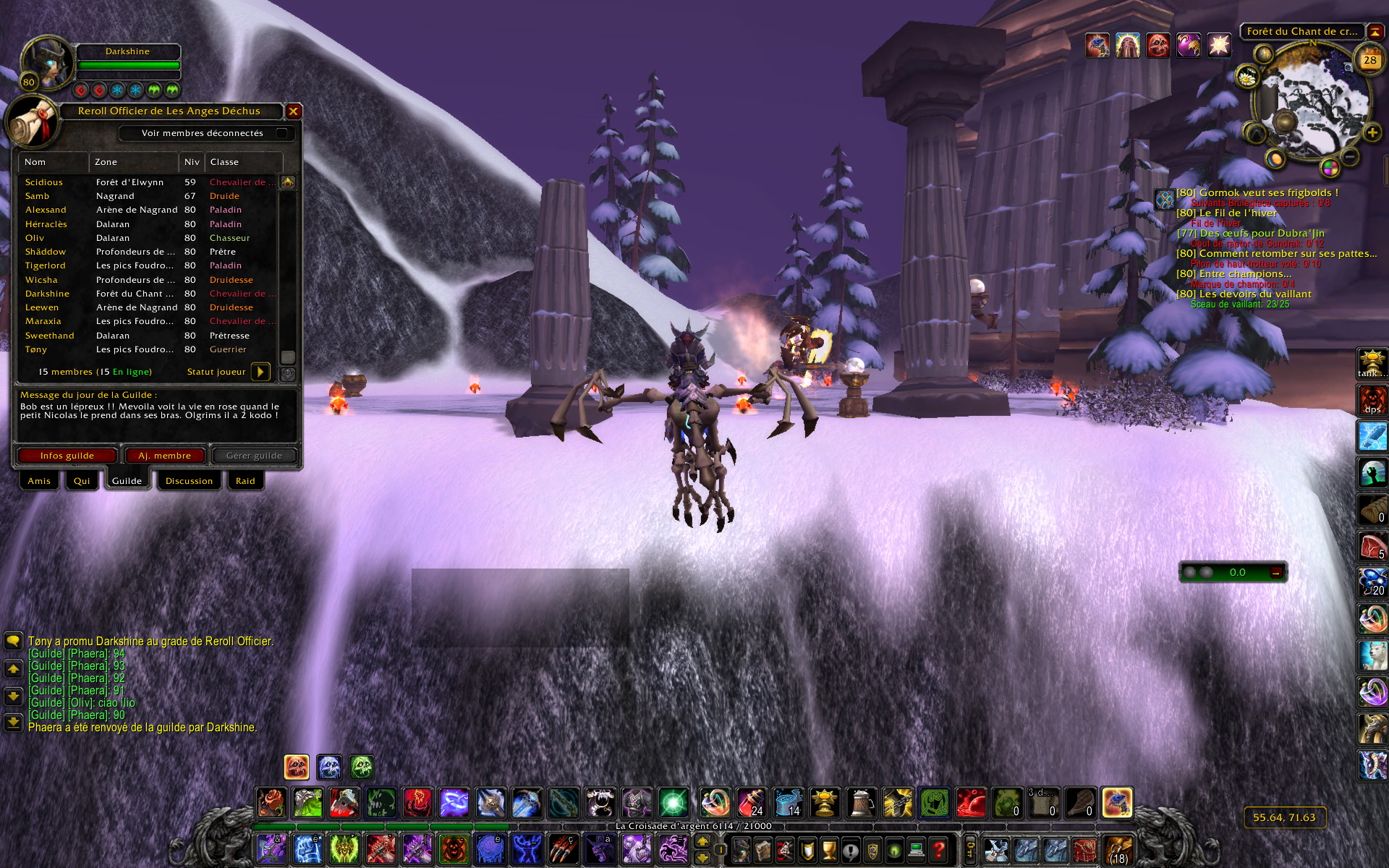Switch to the Qui tab
This screenshot has width=1389, height=868.
(x=82, y=481)
